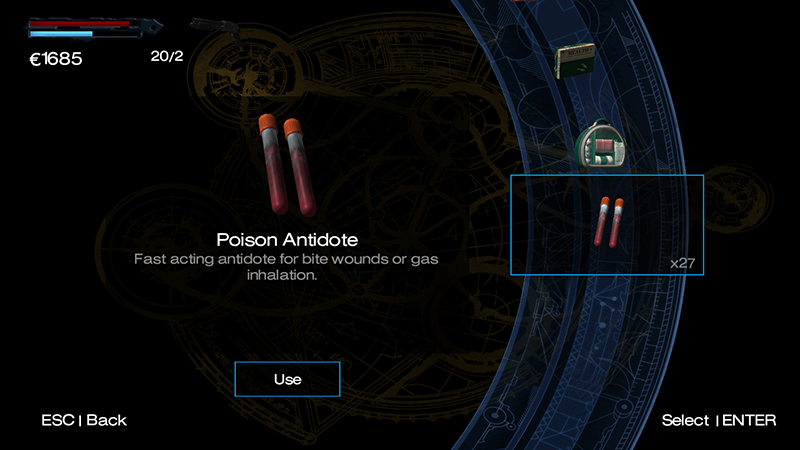
Task: Choose the first aid kit bag
Action: [x=602, y=146]
